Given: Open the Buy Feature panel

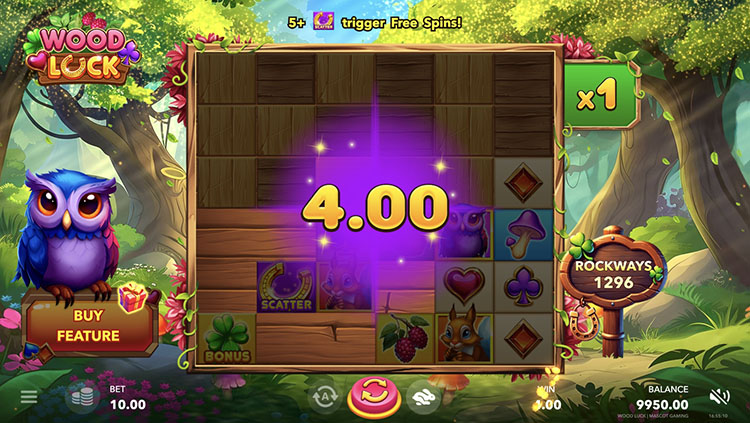Looking at the screenshot, I should pos(90,327).
